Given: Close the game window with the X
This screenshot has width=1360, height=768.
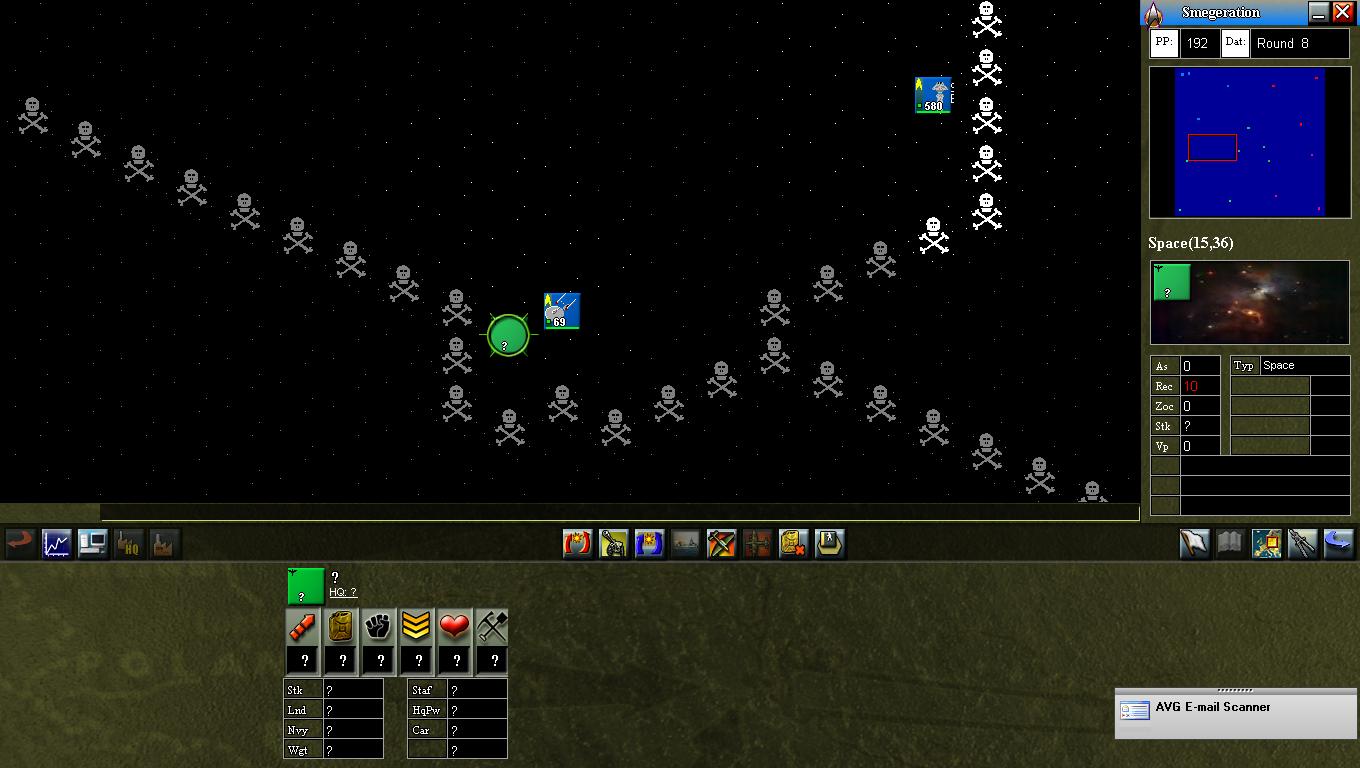Looking at the screenshot, I should pyautogui.click(x=1343, y=12).
